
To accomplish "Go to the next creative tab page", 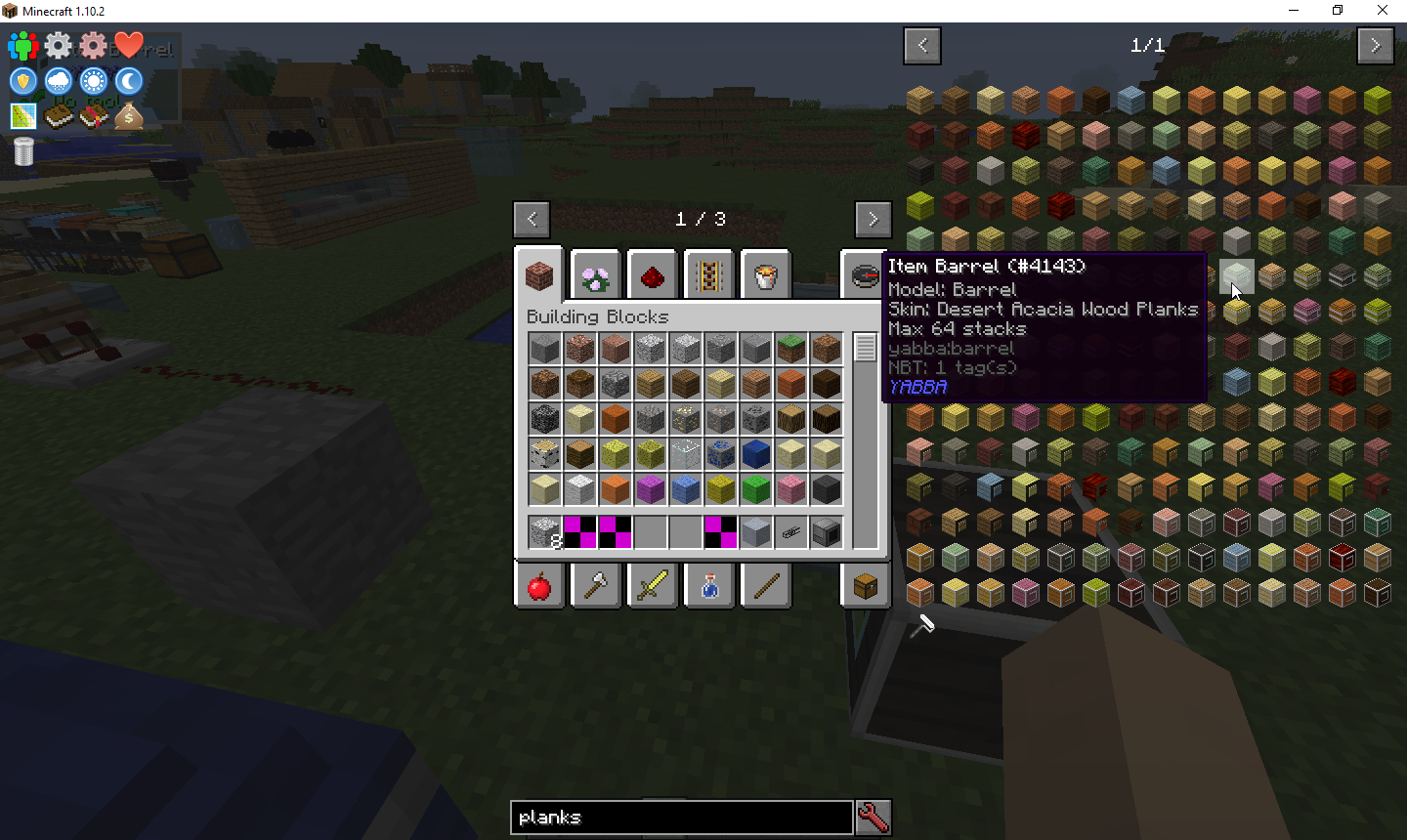I will tap(873, 220).
